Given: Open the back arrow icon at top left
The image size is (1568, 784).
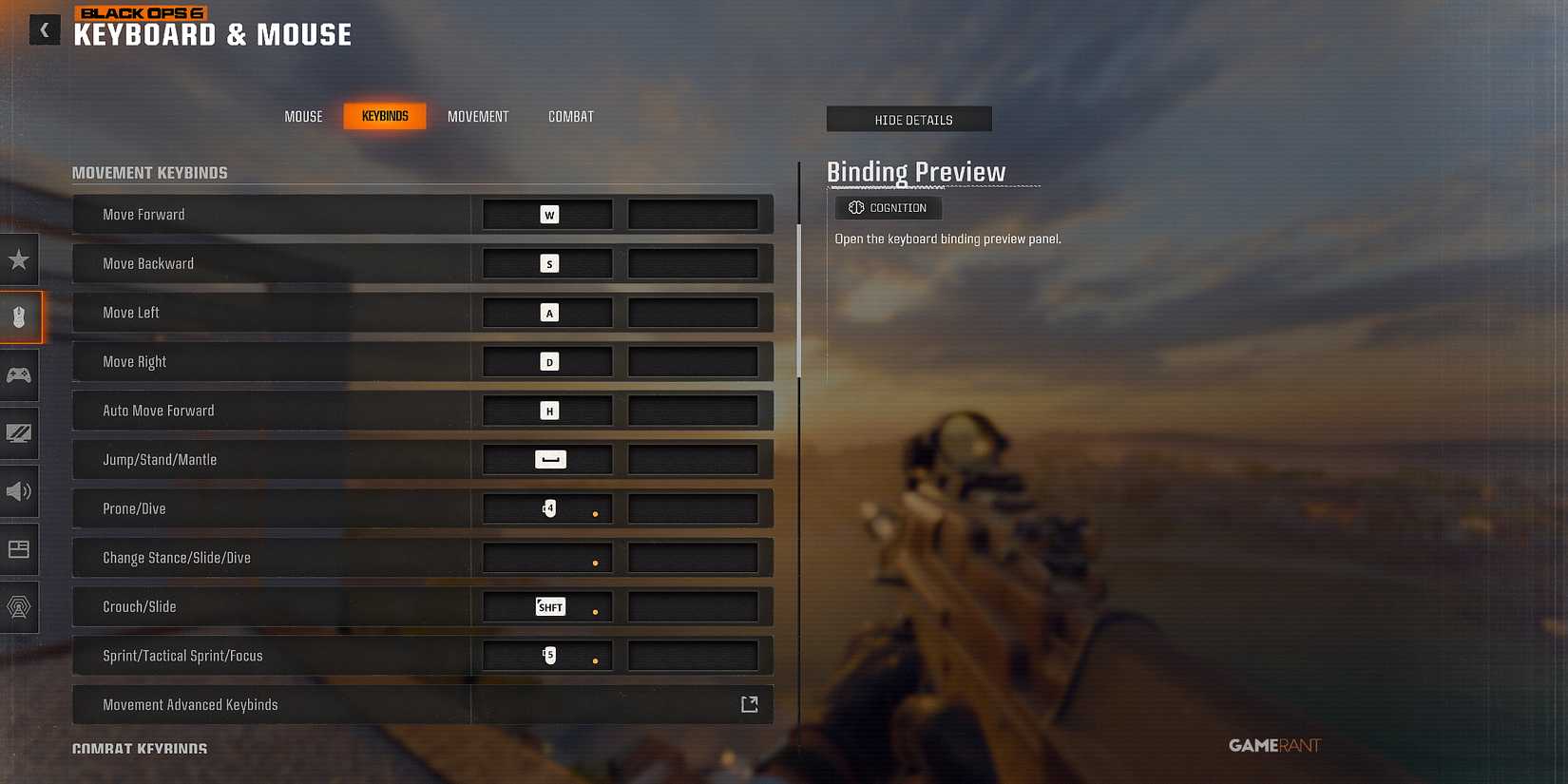Looking at the screenshot, I should 44,29.
